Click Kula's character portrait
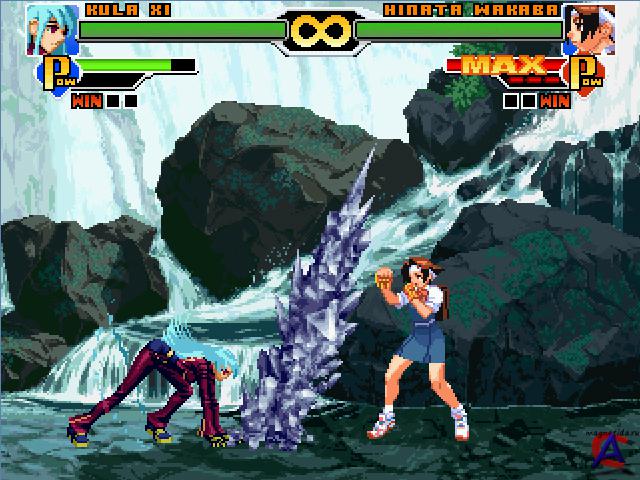This screenshot has width=640, height=480. pos(52,29)
